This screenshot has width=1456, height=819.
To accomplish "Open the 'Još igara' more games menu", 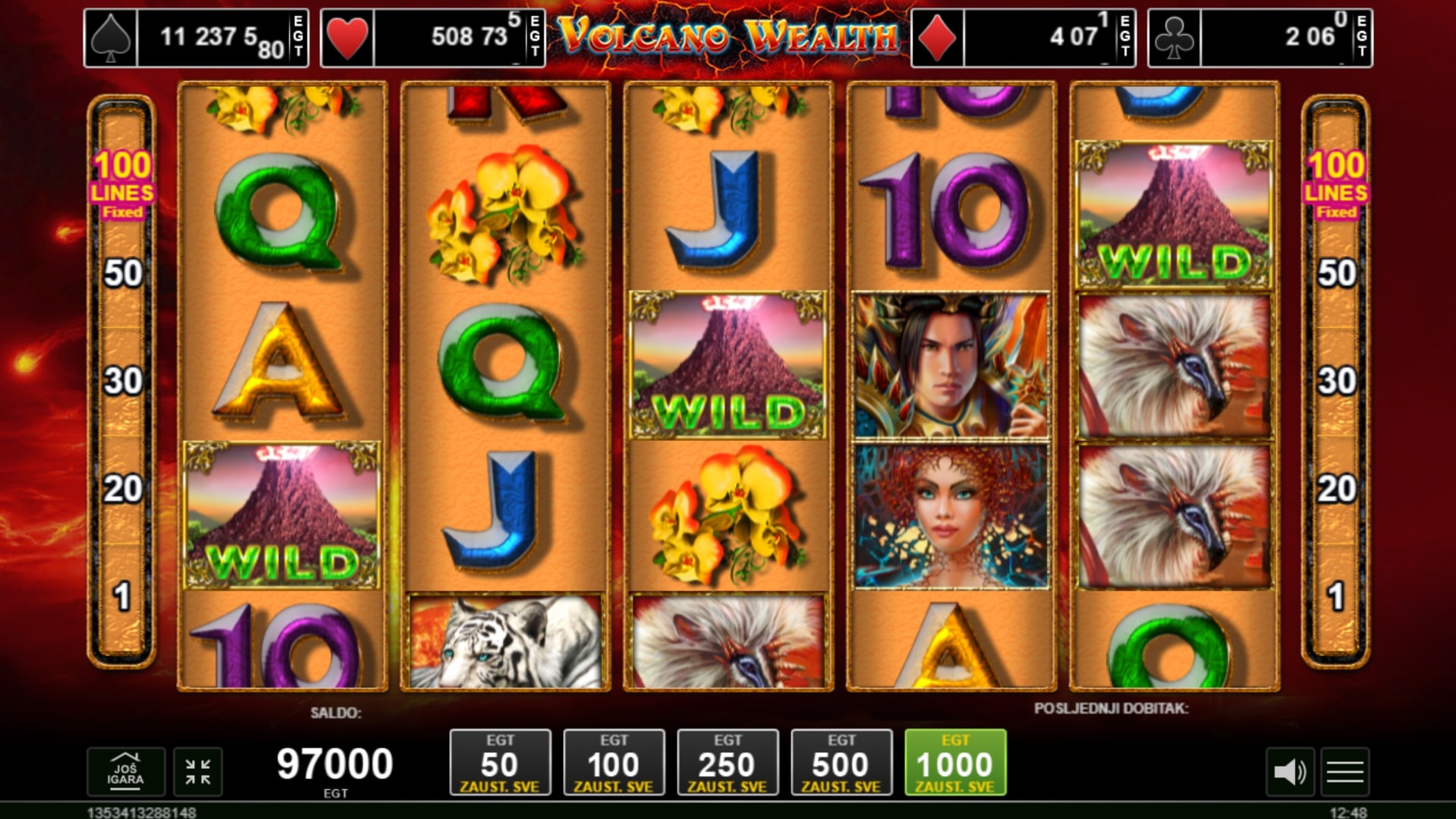I will pos(125,771).
